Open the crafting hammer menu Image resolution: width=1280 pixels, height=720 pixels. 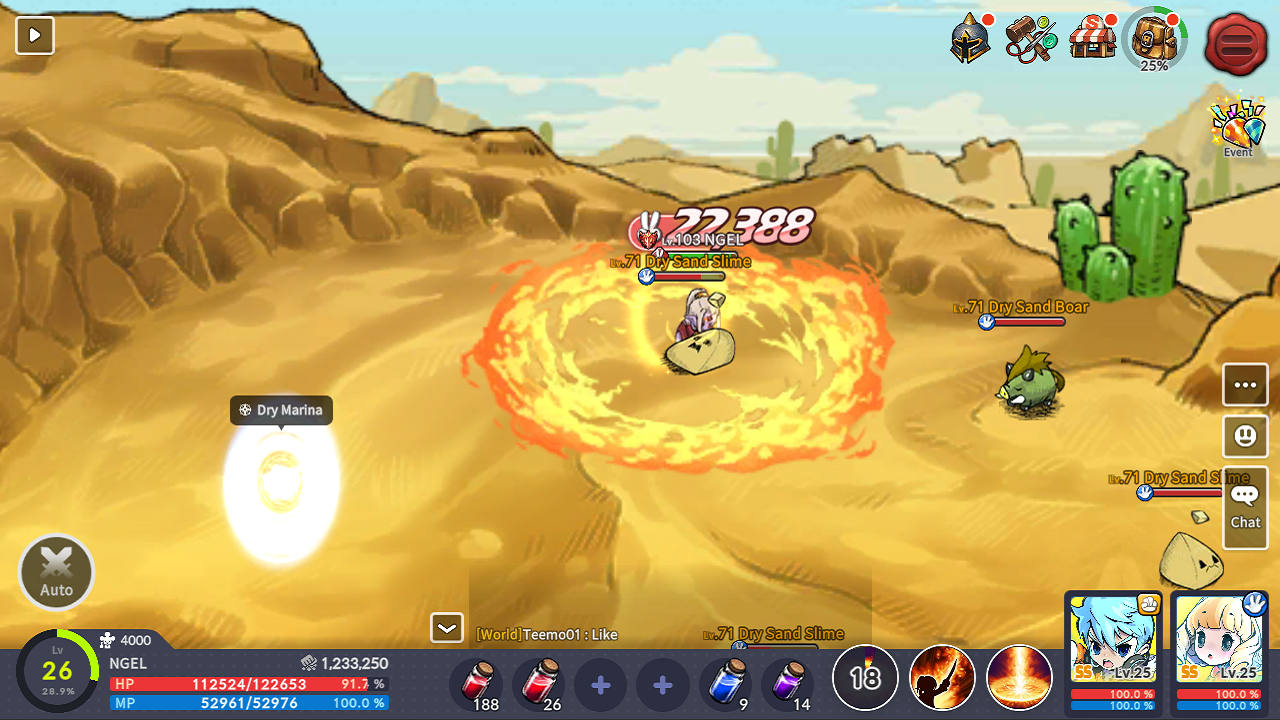click(x=1030, y=38)
